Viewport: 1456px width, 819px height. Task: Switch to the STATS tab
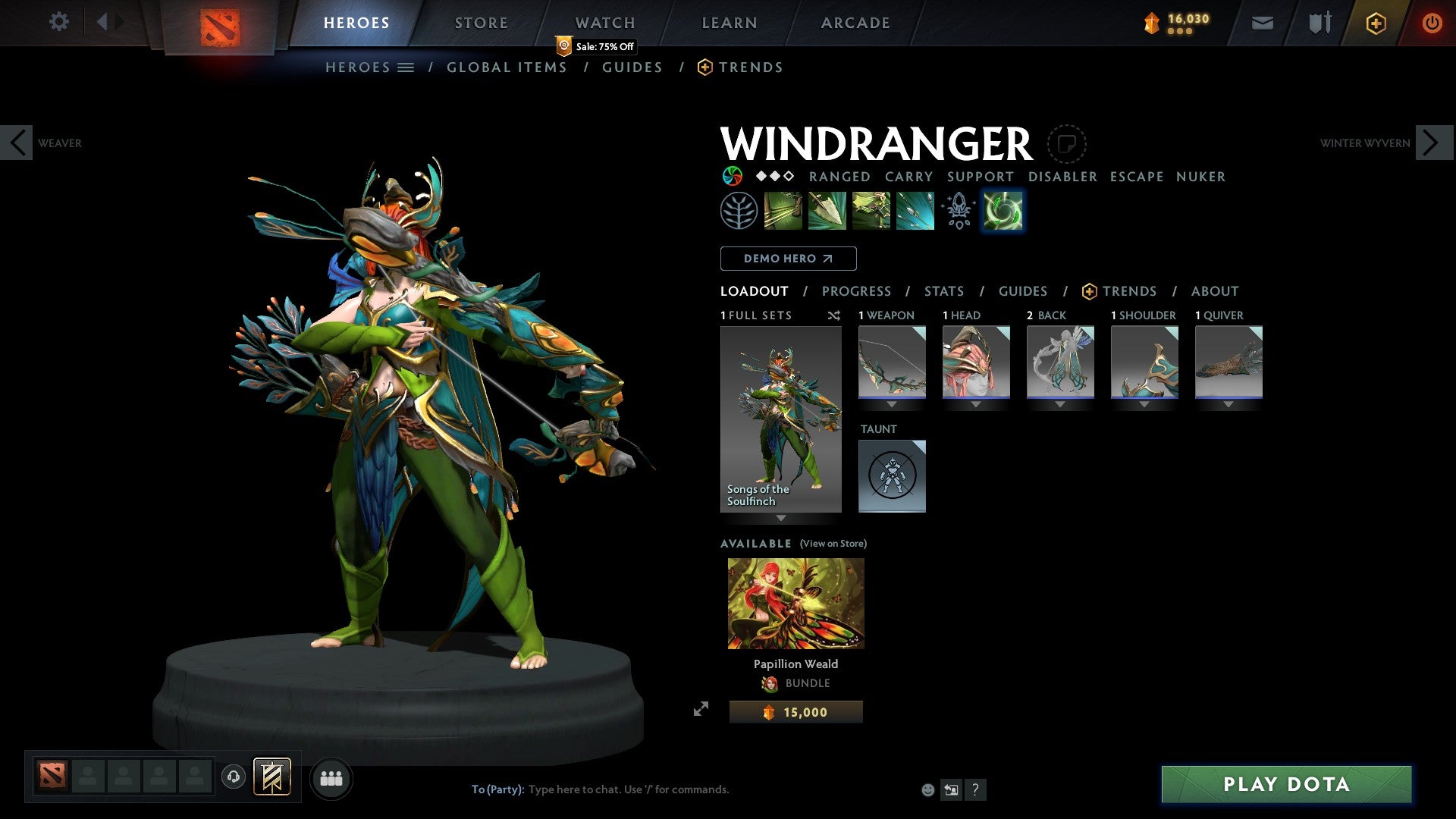(x=943, y=290)
